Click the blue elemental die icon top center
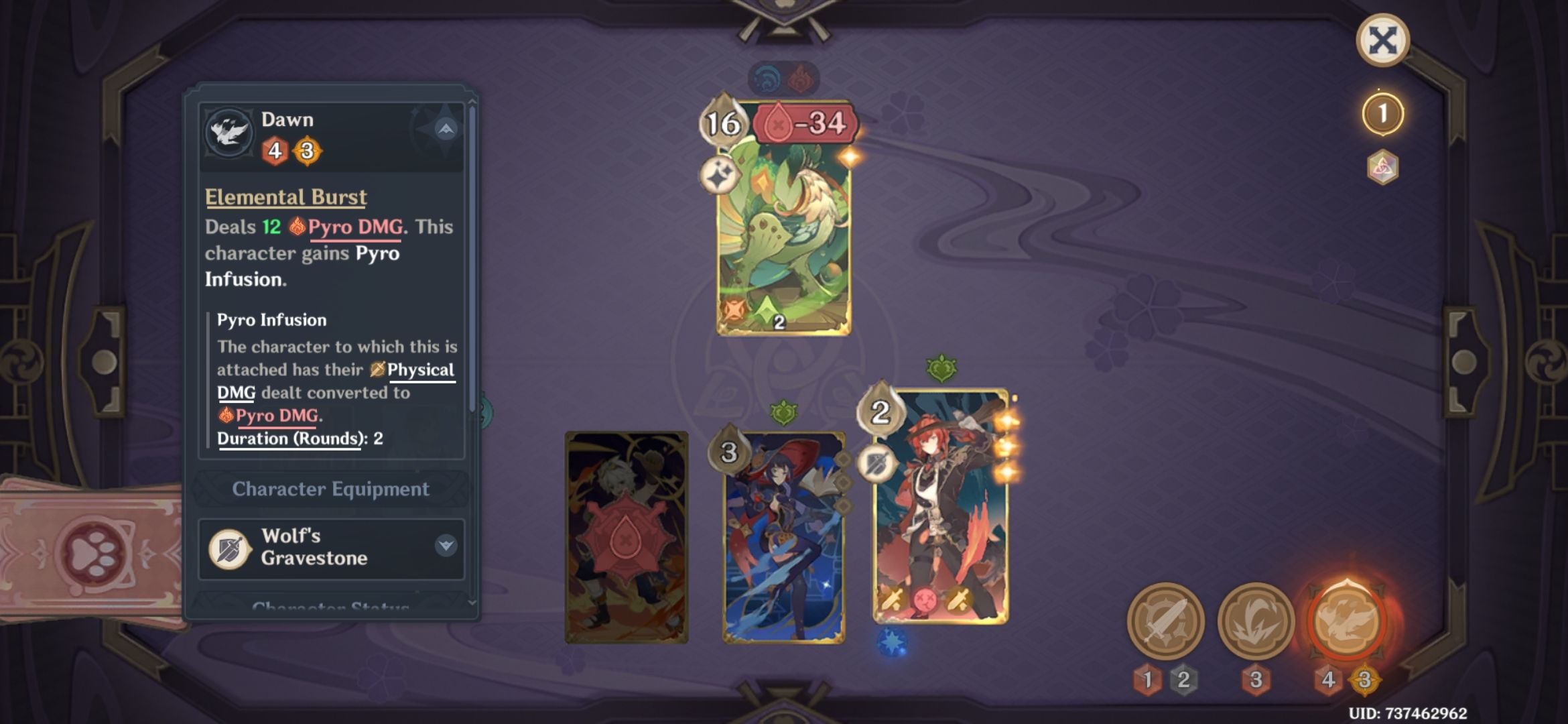The height and width of the screenshot is (724, 1568). pos(767,76)
